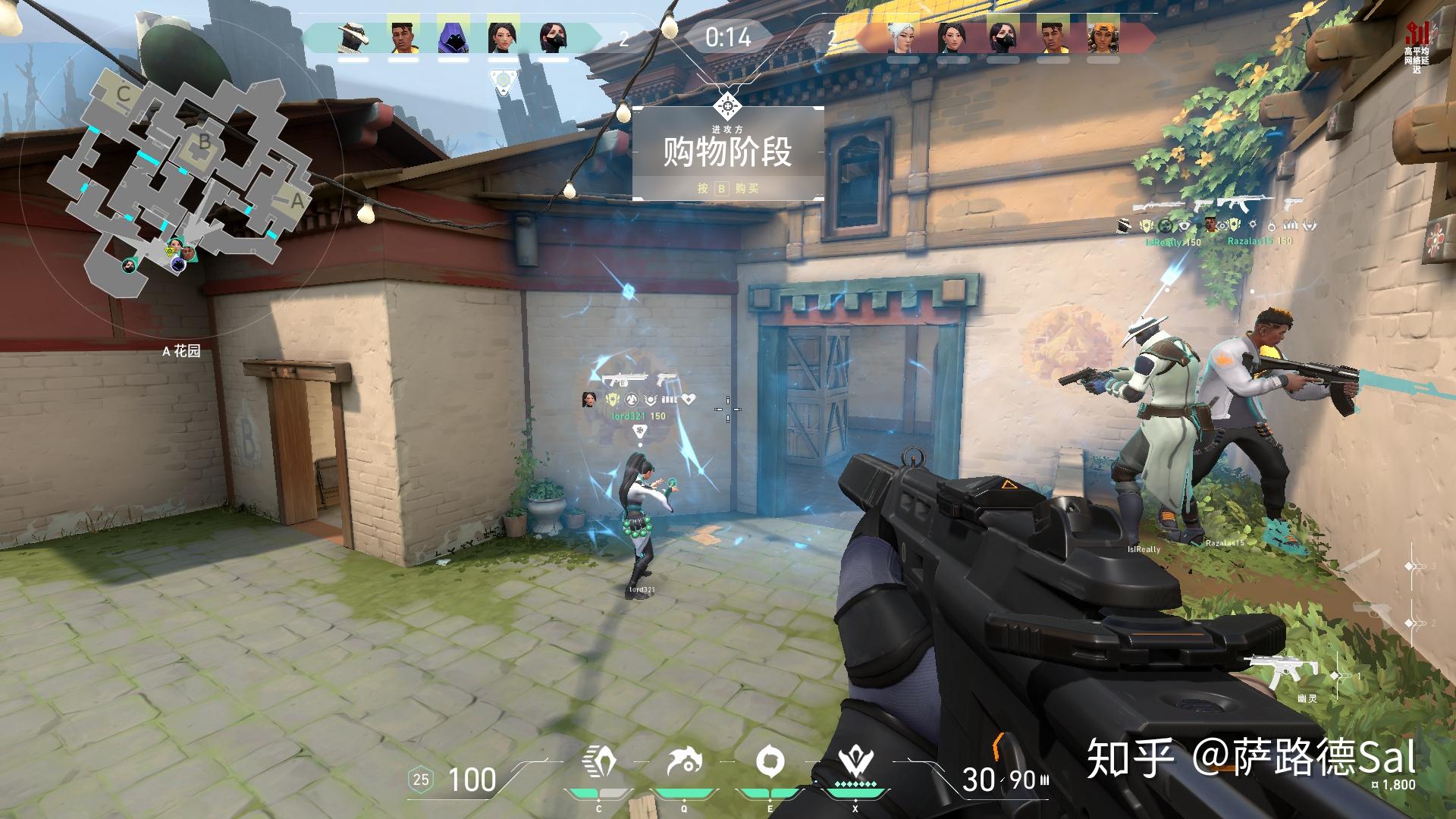
Task: Activate the C slot ability icon
Action: (599, 762)
